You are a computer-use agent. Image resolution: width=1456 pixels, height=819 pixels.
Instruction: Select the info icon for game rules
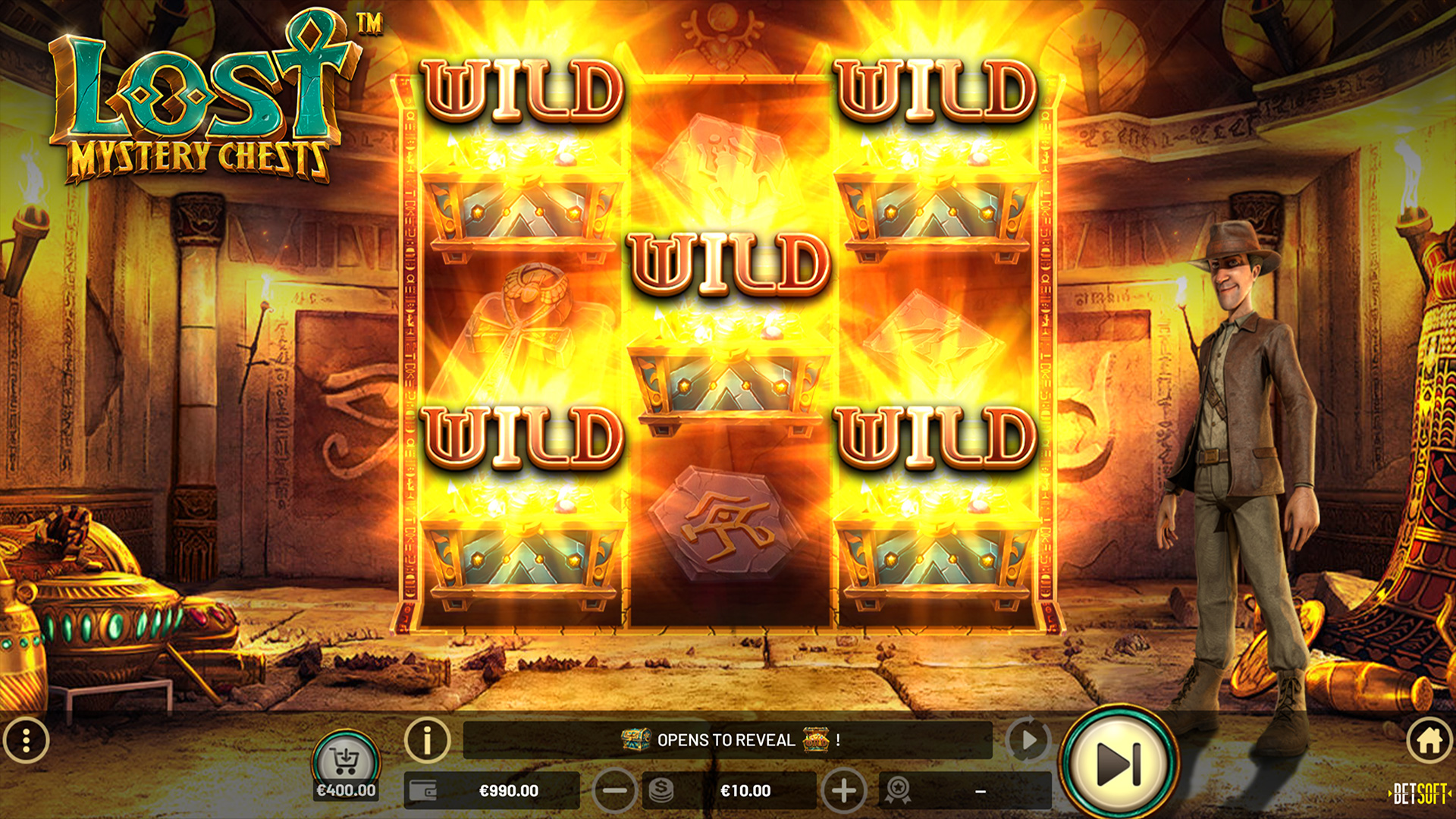[x=427, y=742]
